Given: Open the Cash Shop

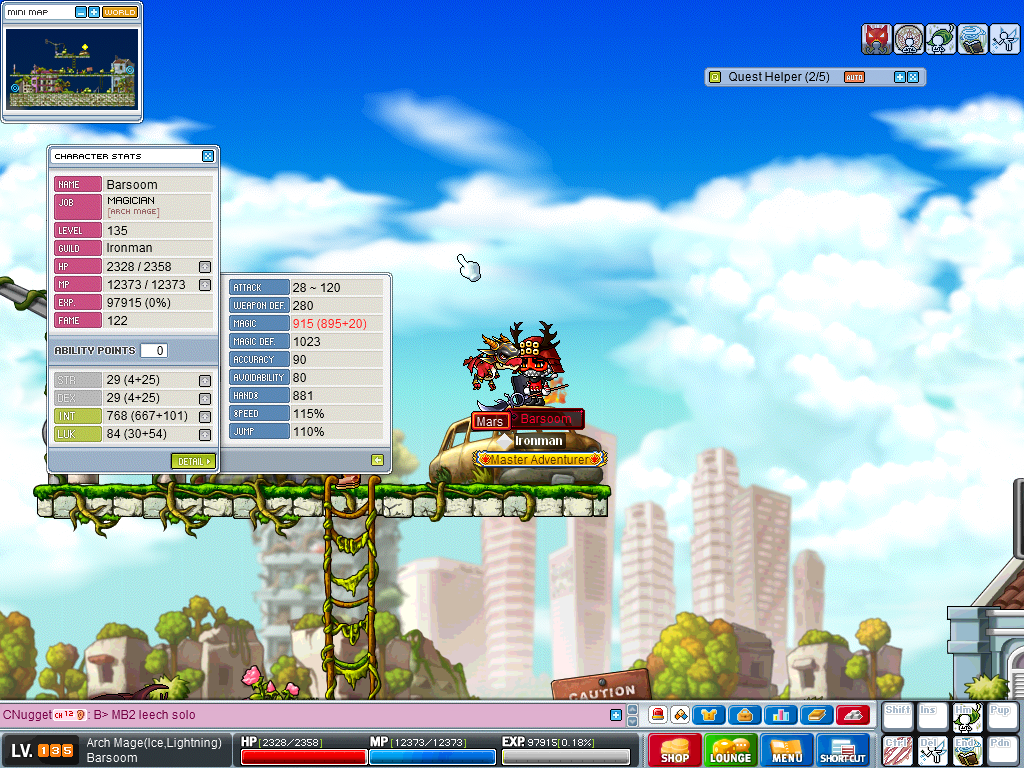Looking at the screenshot, I should [674, 750].
